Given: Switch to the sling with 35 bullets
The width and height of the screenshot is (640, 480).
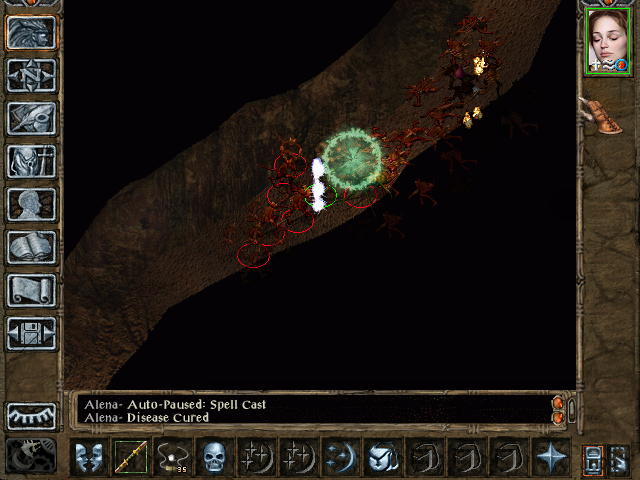Looking at the screenshot, I should click(173, 458).
